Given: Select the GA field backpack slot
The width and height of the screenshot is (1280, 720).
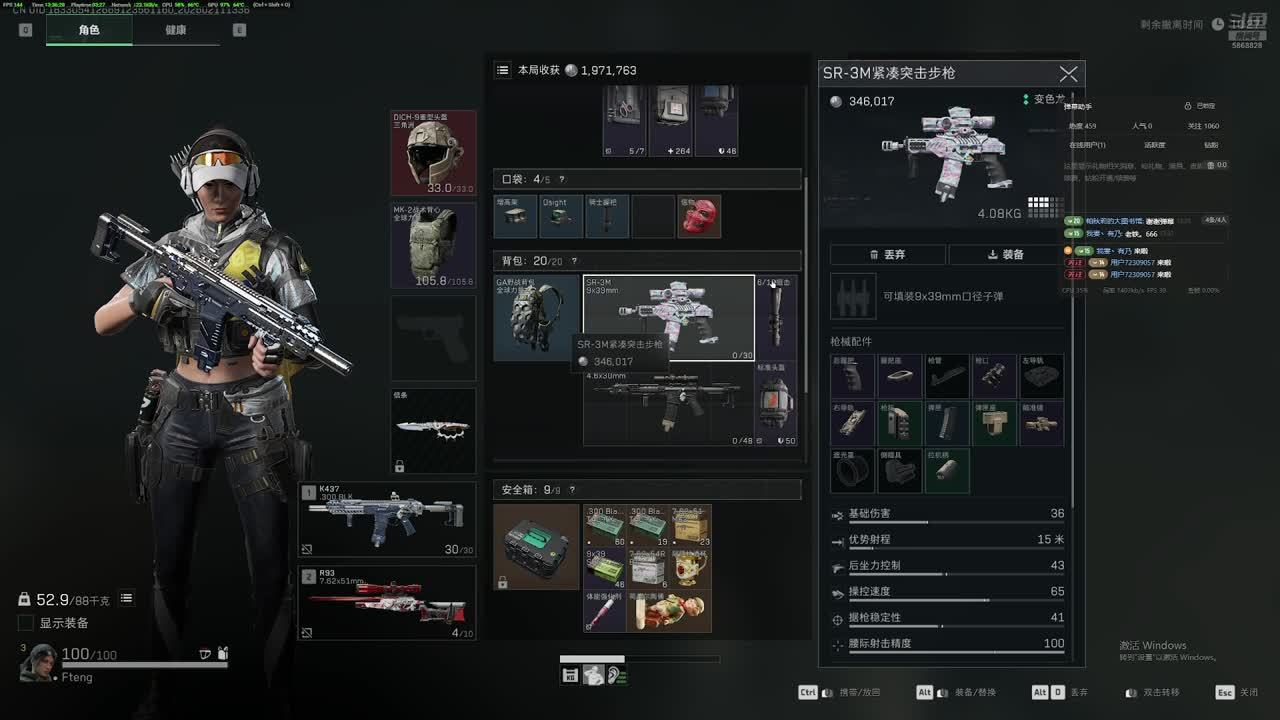Looking at the screenshot, I should tap(536, 317).
